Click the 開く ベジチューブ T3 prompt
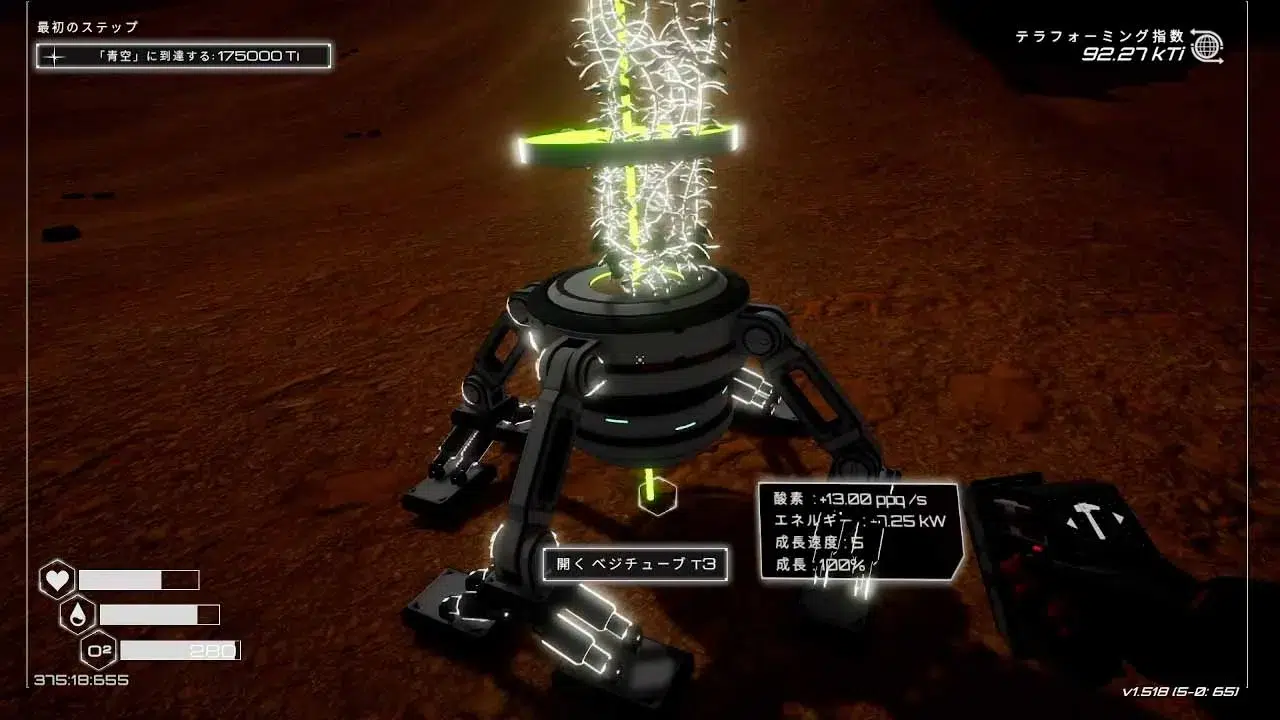Viewport: 1280px width, 720px height. click(x=635, y=564)
